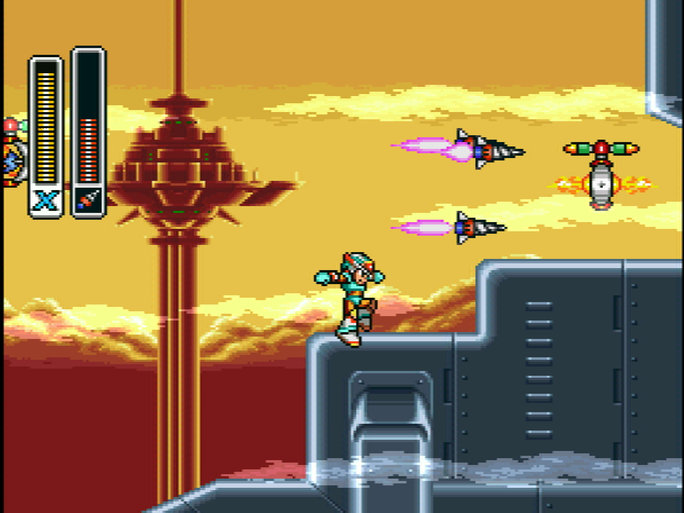Select the equipped drill weapon icon
Image resolution: width=684 pixels, height=513 pixels.
point(88,201)
